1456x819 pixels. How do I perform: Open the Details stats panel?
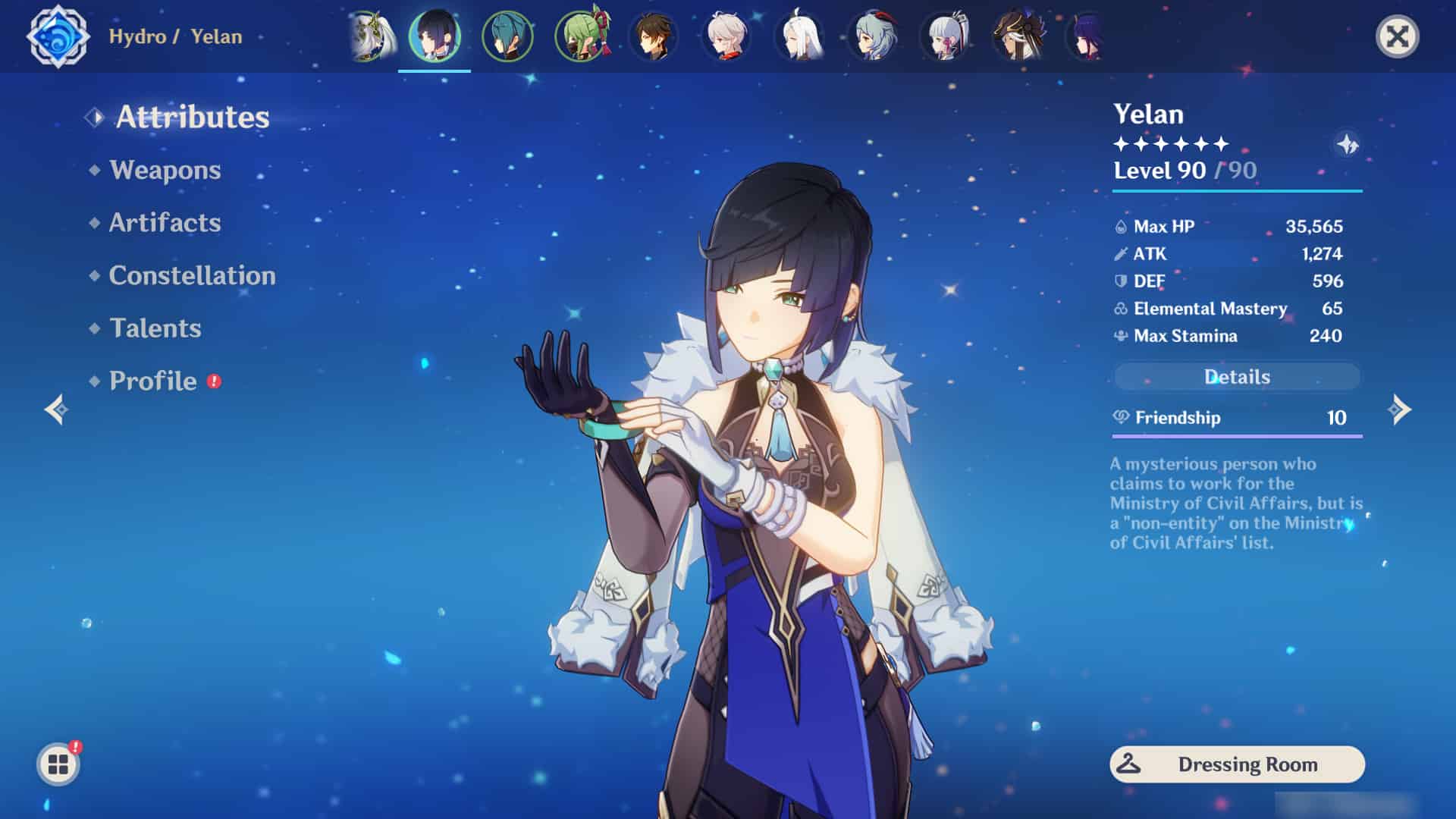click(x=1236, y=377)
